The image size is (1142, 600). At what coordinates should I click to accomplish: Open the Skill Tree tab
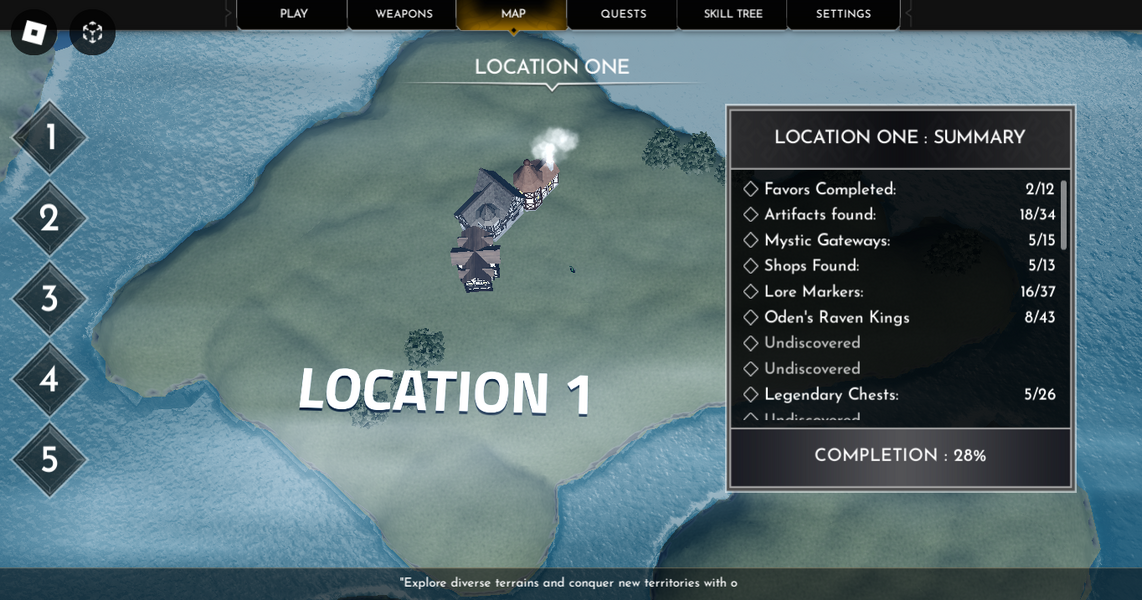(733, 15)
